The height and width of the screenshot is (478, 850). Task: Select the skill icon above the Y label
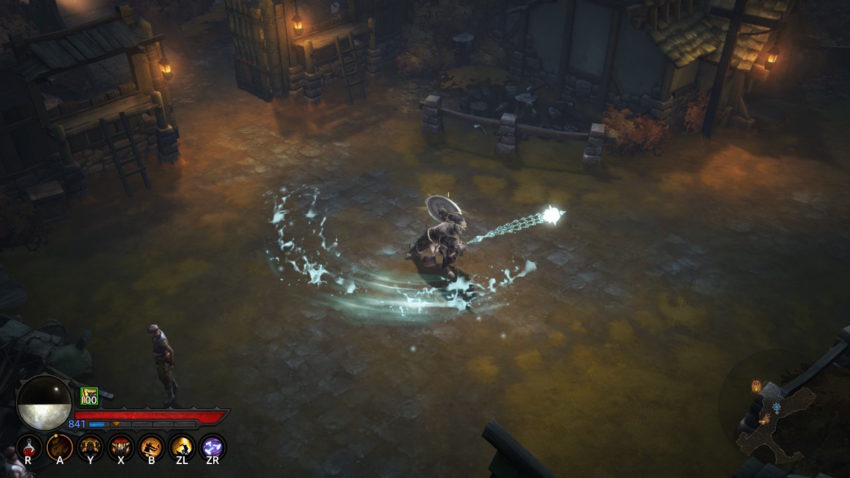click(90, 446)
